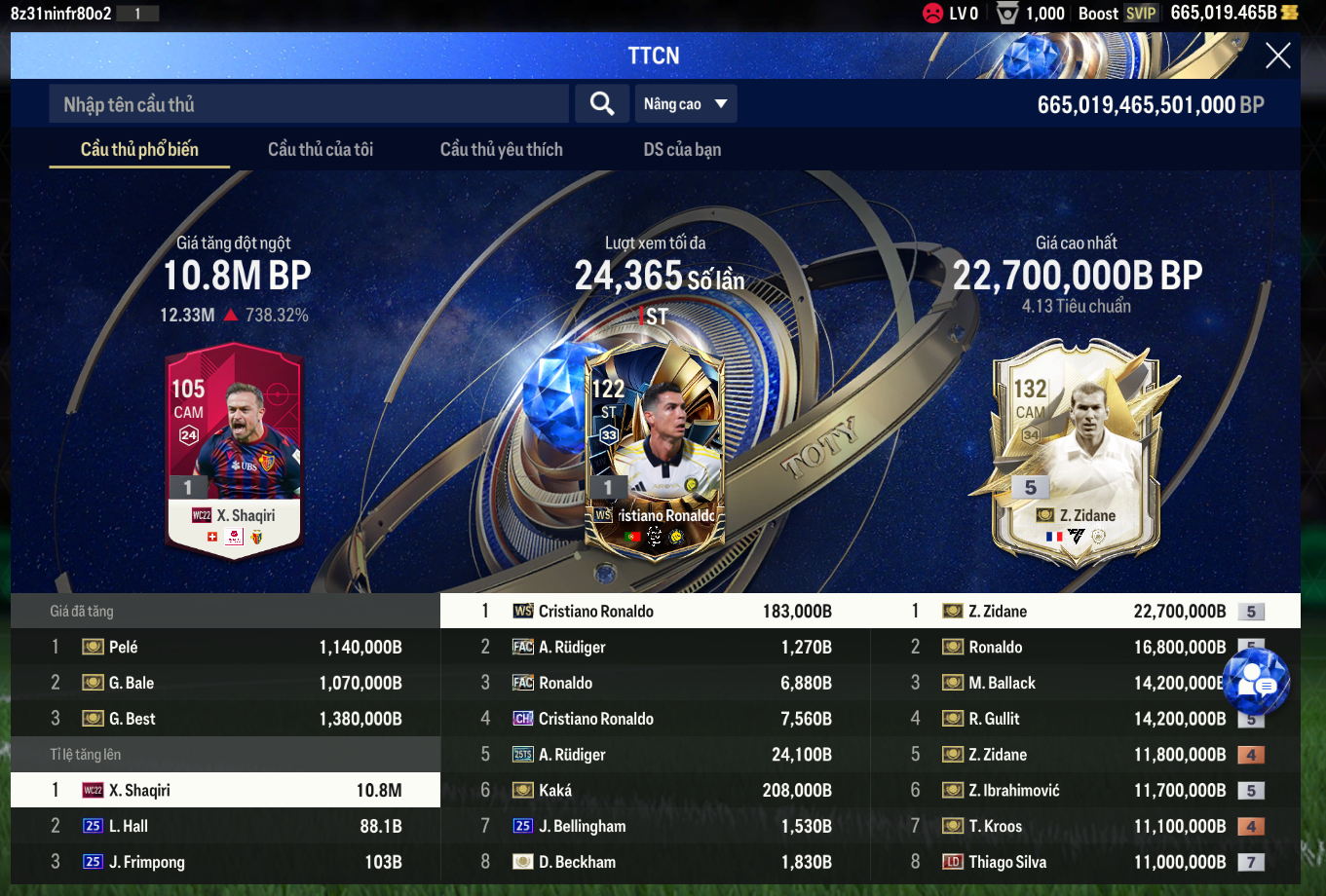Image resolution: width=1326 pixels, height=896 pixels.
Task: Select Kaká in the most viewed list
Action: (x=656, y=790)
